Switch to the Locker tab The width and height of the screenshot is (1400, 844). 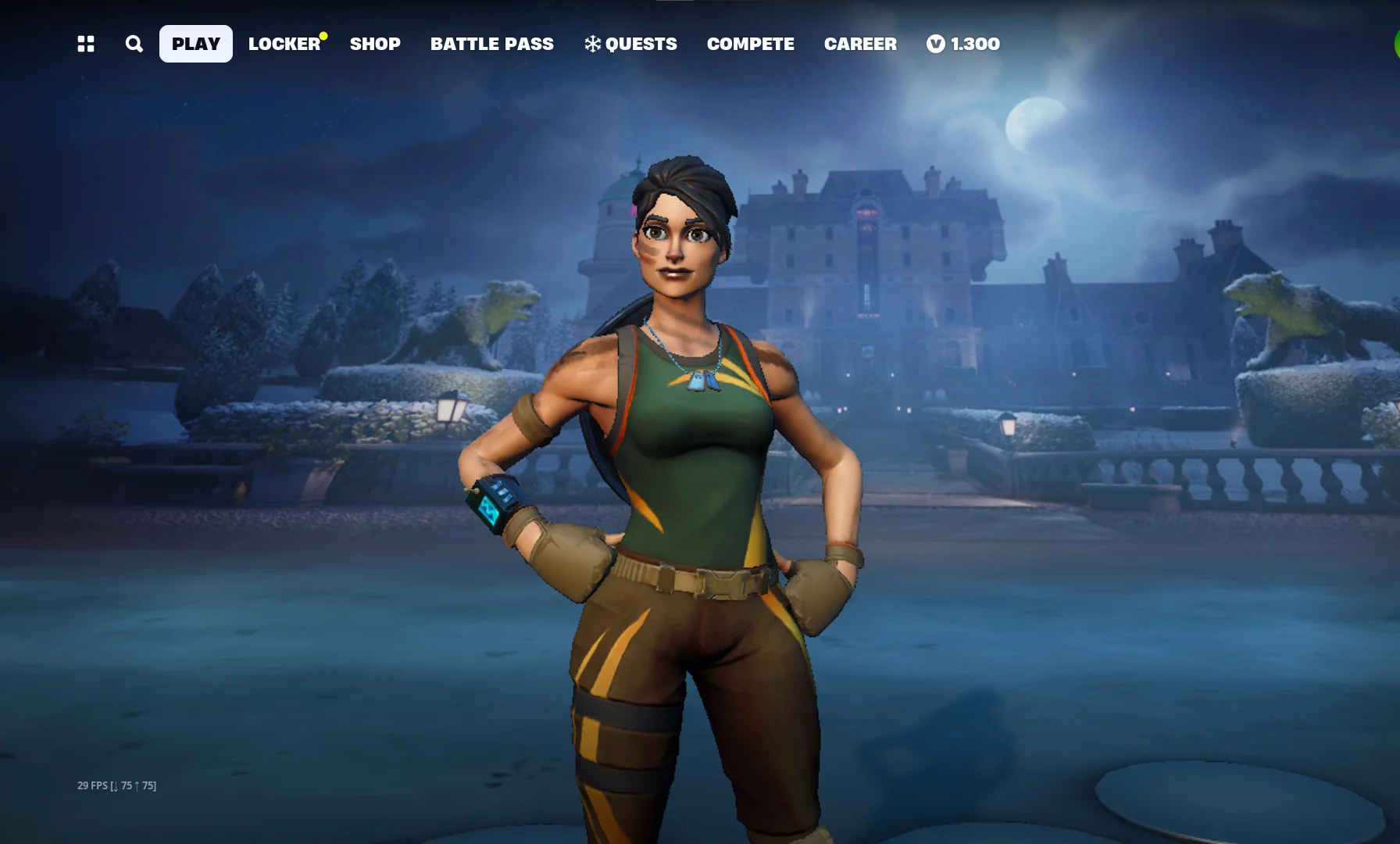pos(284,44)
